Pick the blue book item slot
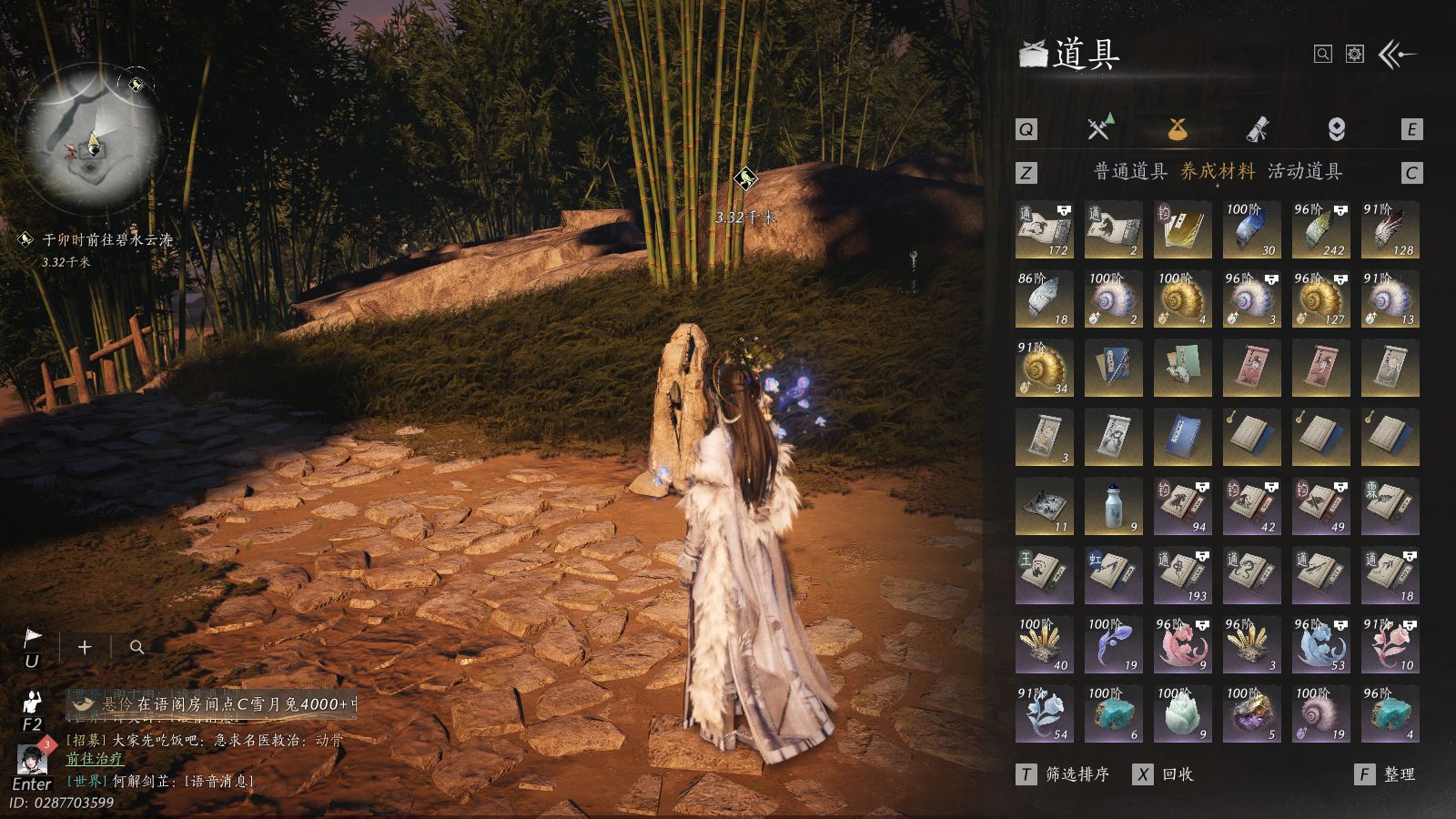 [1182, 438]
